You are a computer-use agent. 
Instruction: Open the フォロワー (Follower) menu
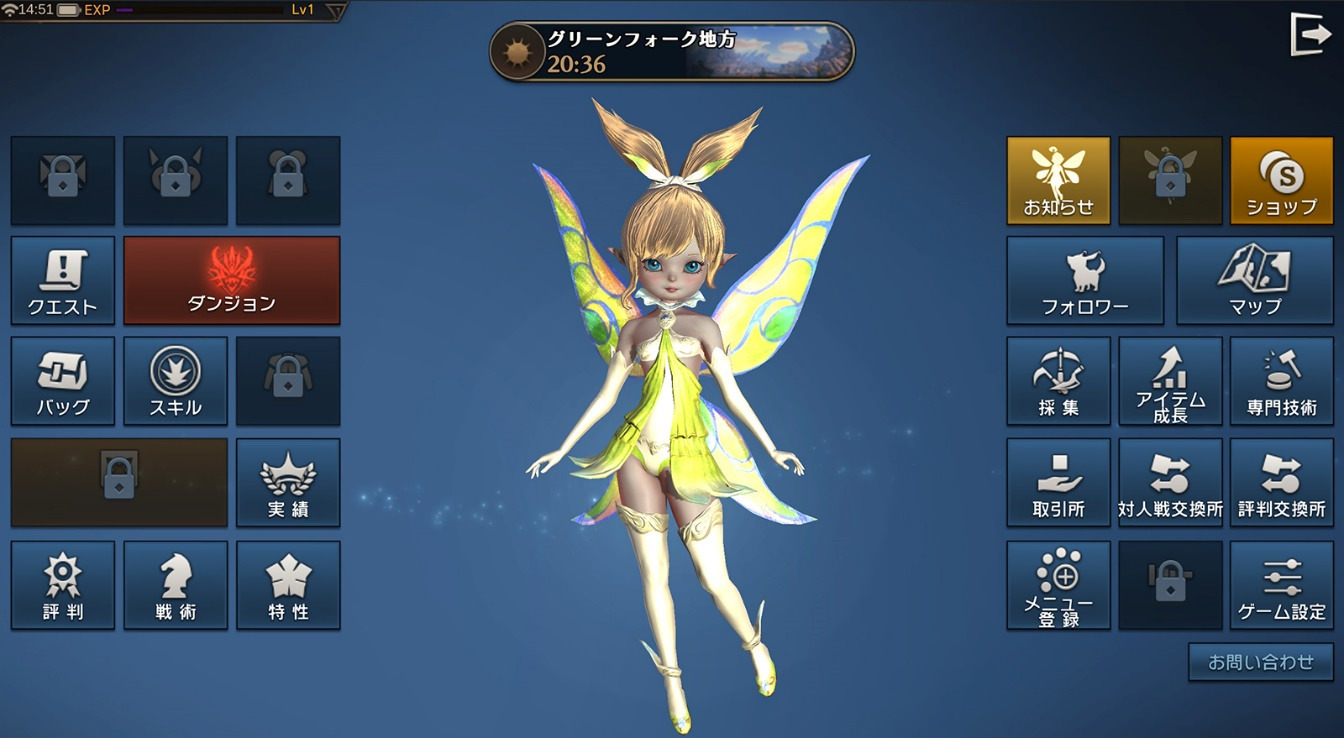coord(1084,280)
